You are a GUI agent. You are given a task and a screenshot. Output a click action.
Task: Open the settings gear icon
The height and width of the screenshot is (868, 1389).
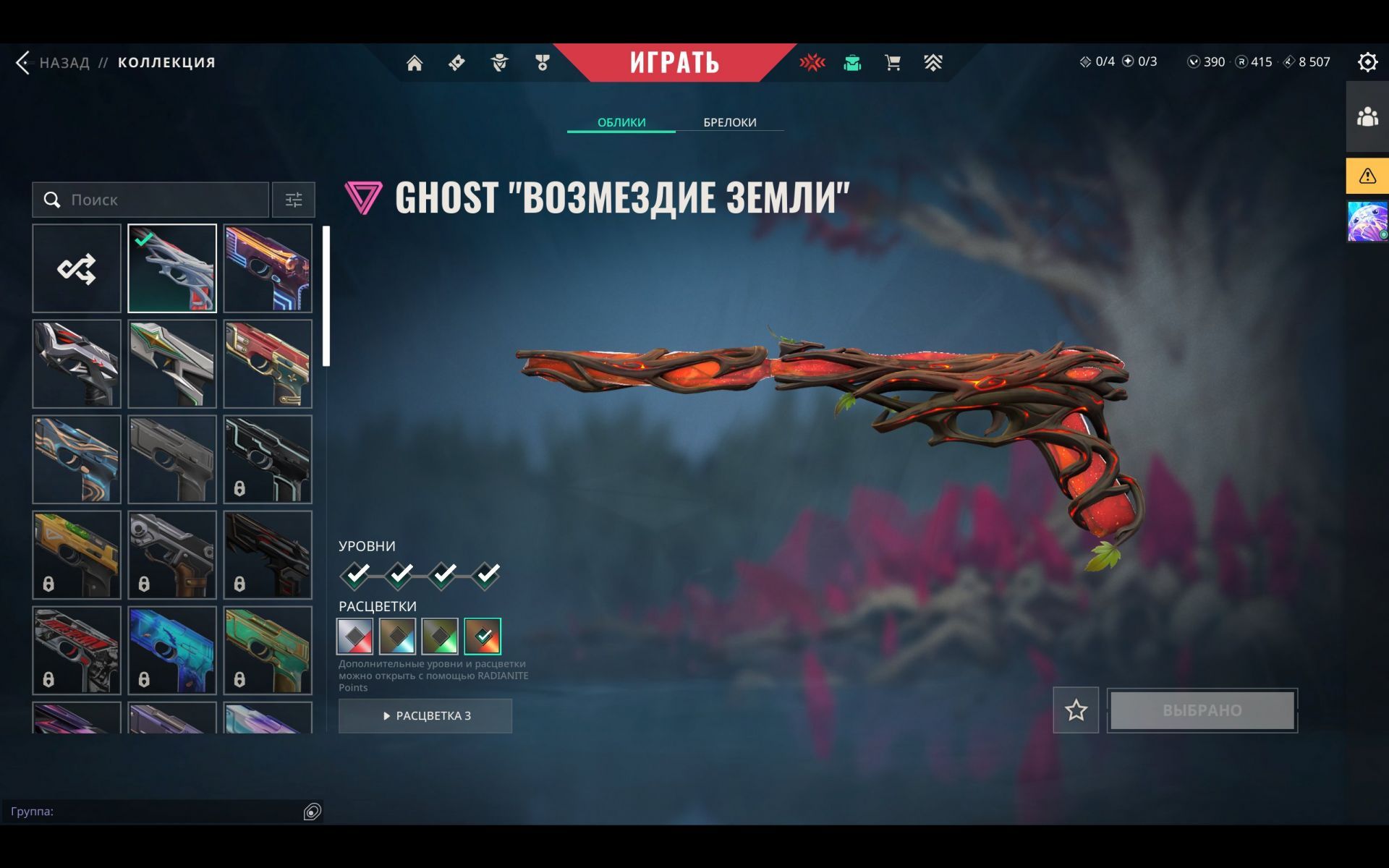1367,62
